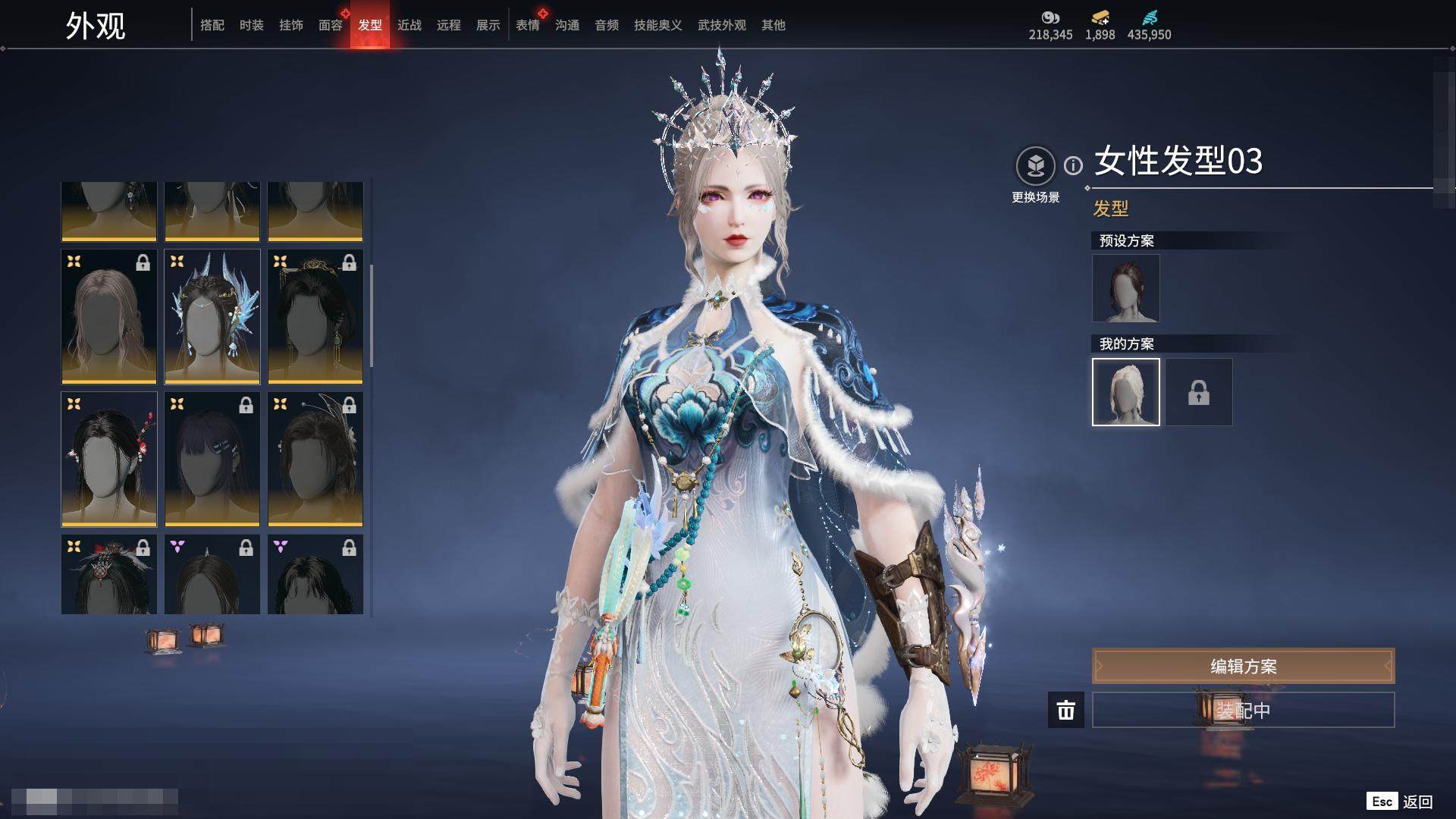Select the white-haired scheme under 我的方案
The height and width of the screenshot is (819, 1456).
pyautogui.click(x=1125, y=392)
